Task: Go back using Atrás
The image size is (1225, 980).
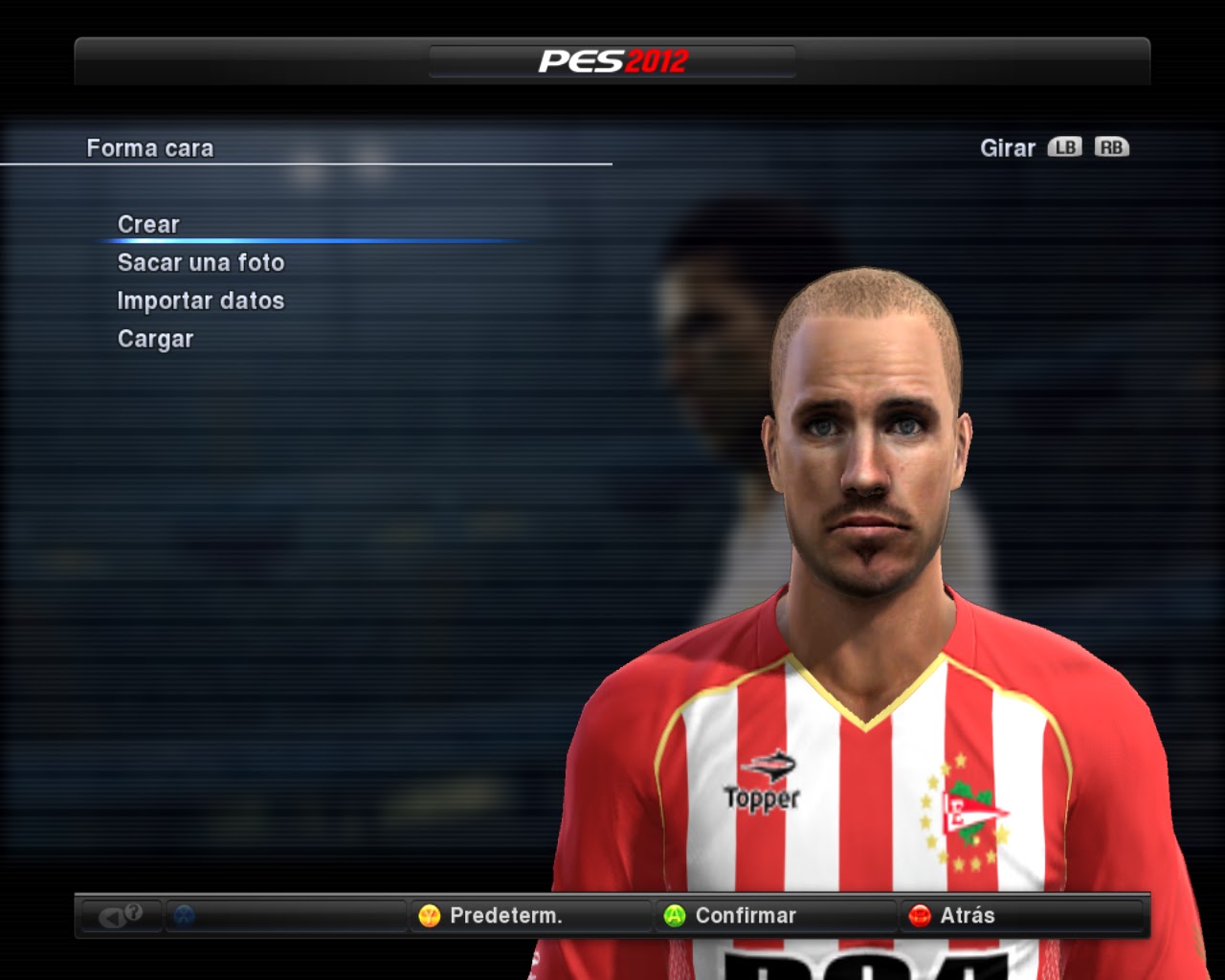Action: tap(969, 916)
